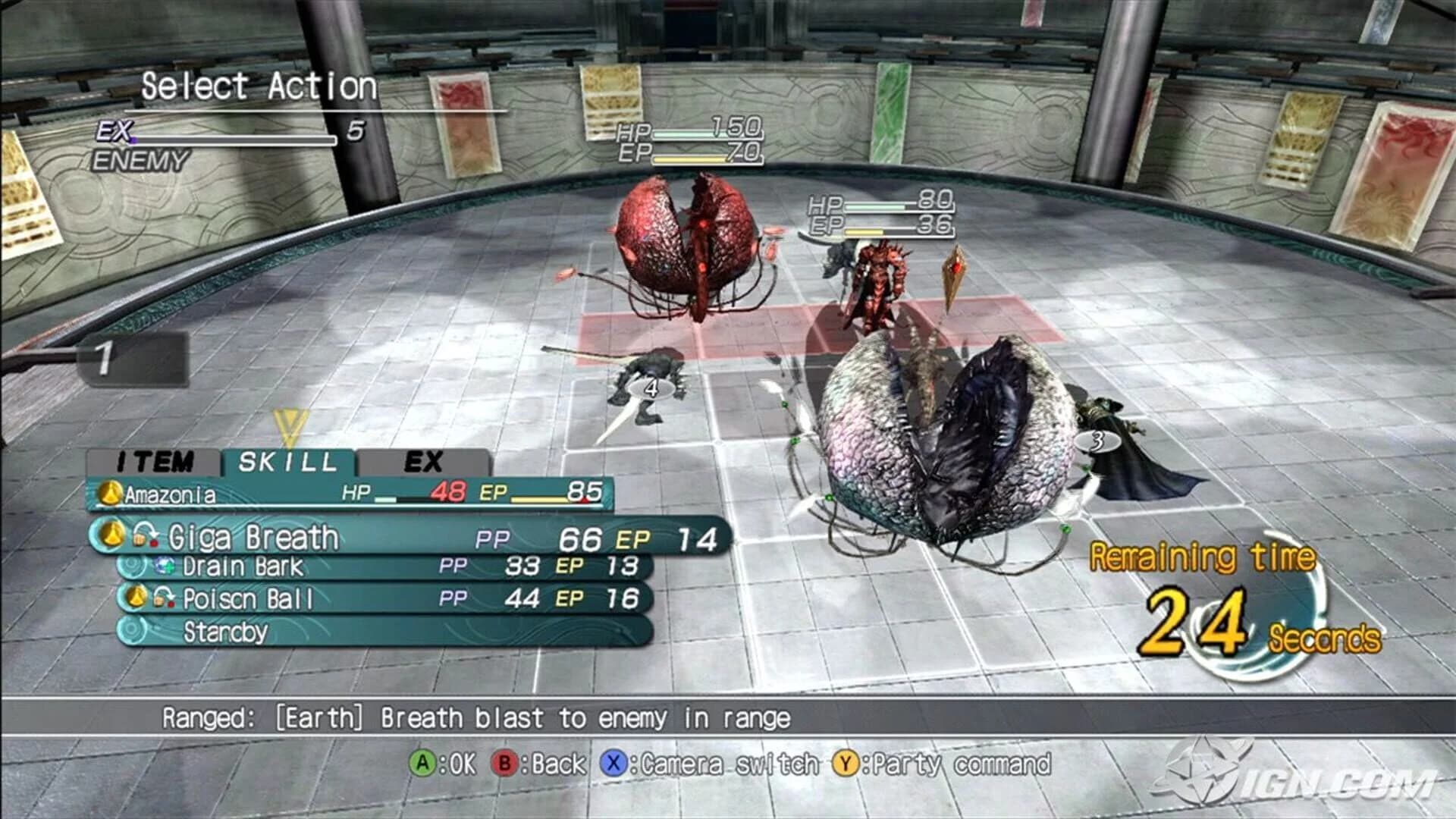1456x819 pixels.
Task: Open the EX tab
Action: pyautogui.click(x=422, y=460)
